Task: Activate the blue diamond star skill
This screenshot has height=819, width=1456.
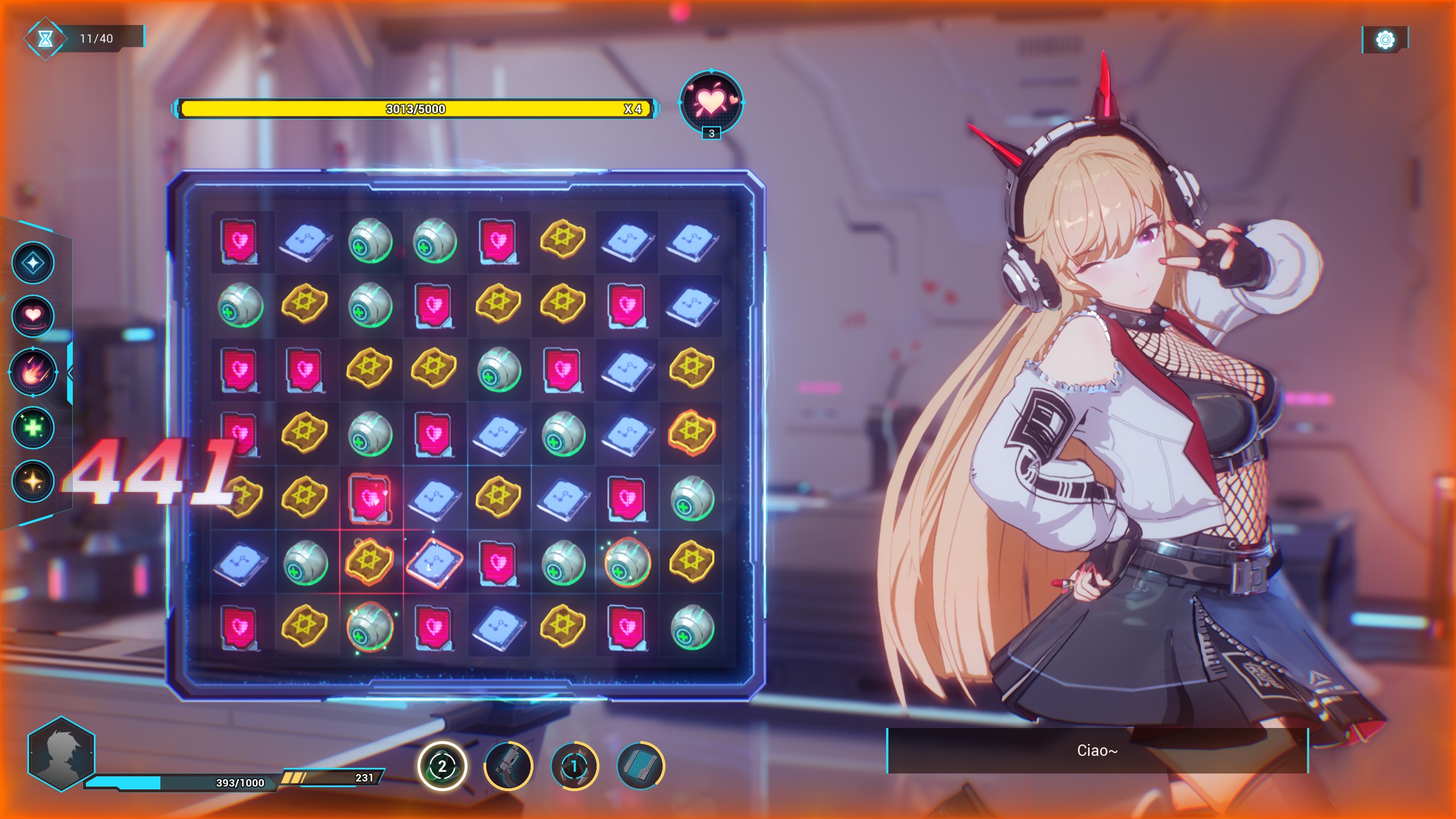Action: [x=33, y=263]
